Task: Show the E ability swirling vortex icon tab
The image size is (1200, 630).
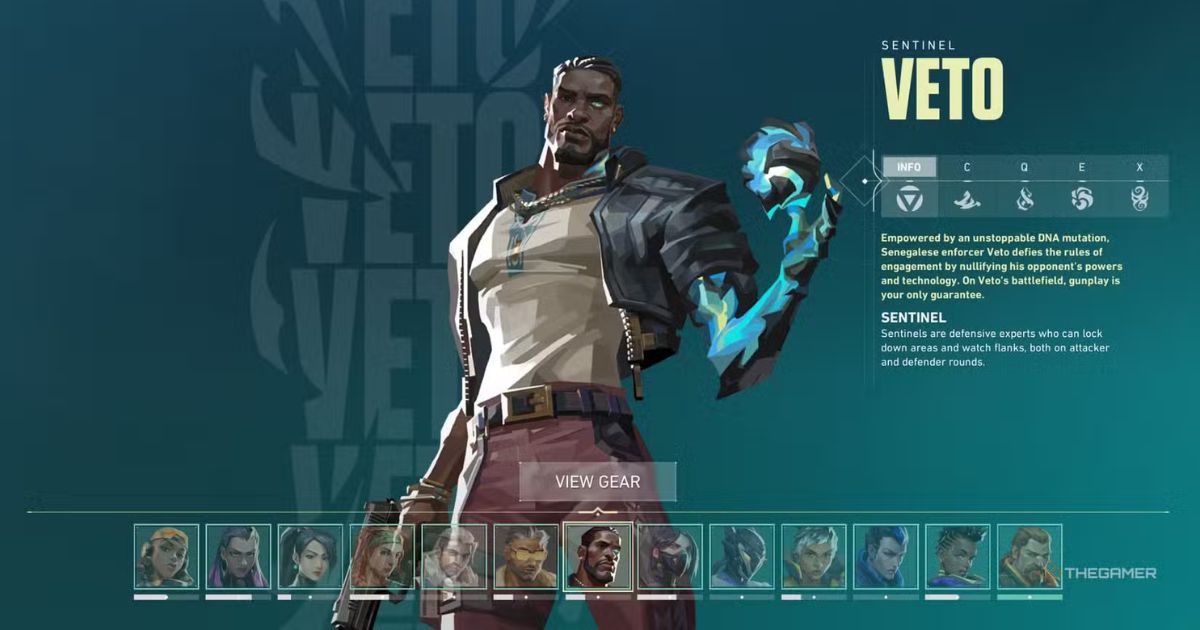Action: click(1082, 197)
